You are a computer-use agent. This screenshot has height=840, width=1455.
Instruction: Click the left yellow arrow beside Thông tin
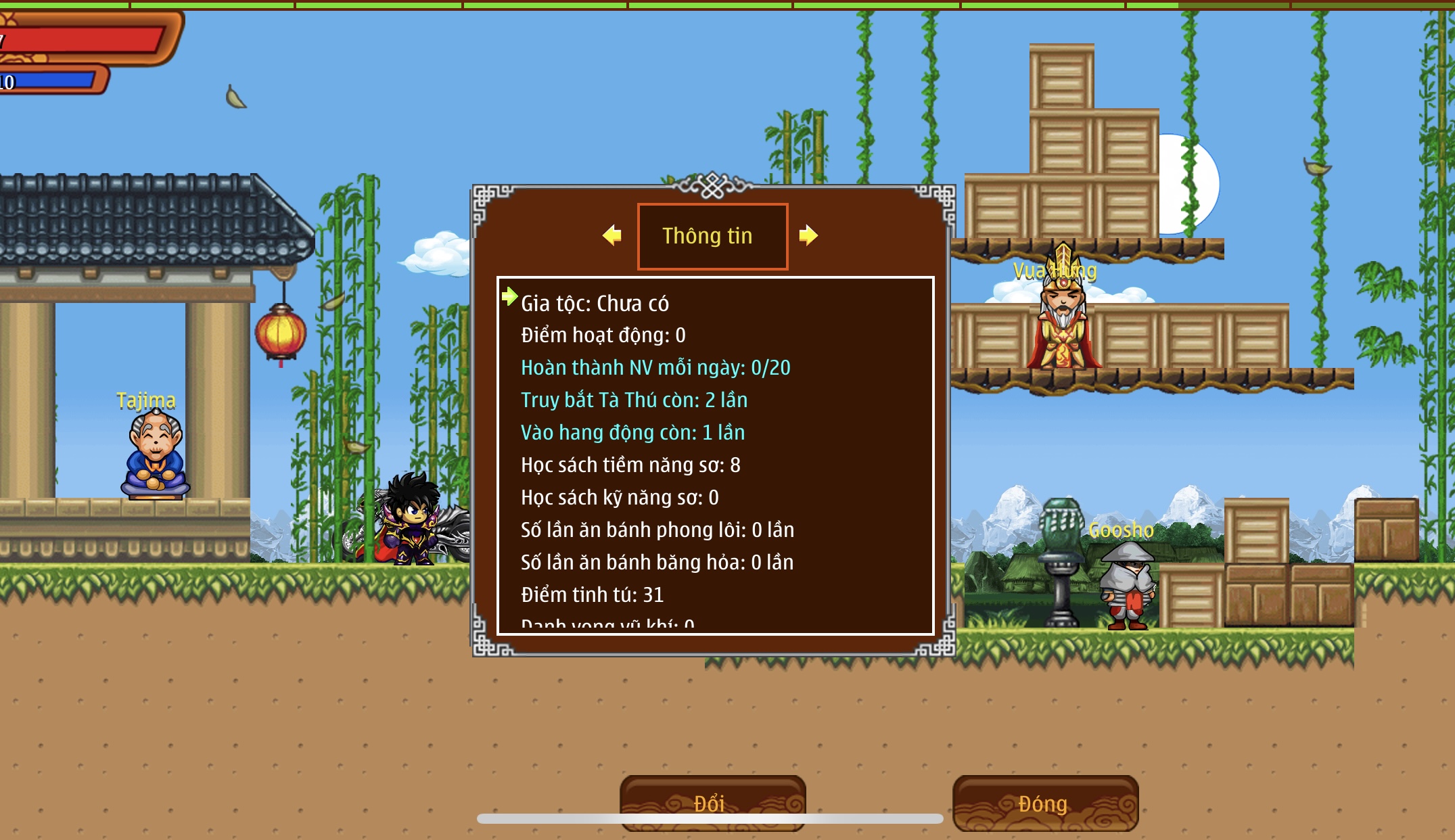tap(612, 235)
